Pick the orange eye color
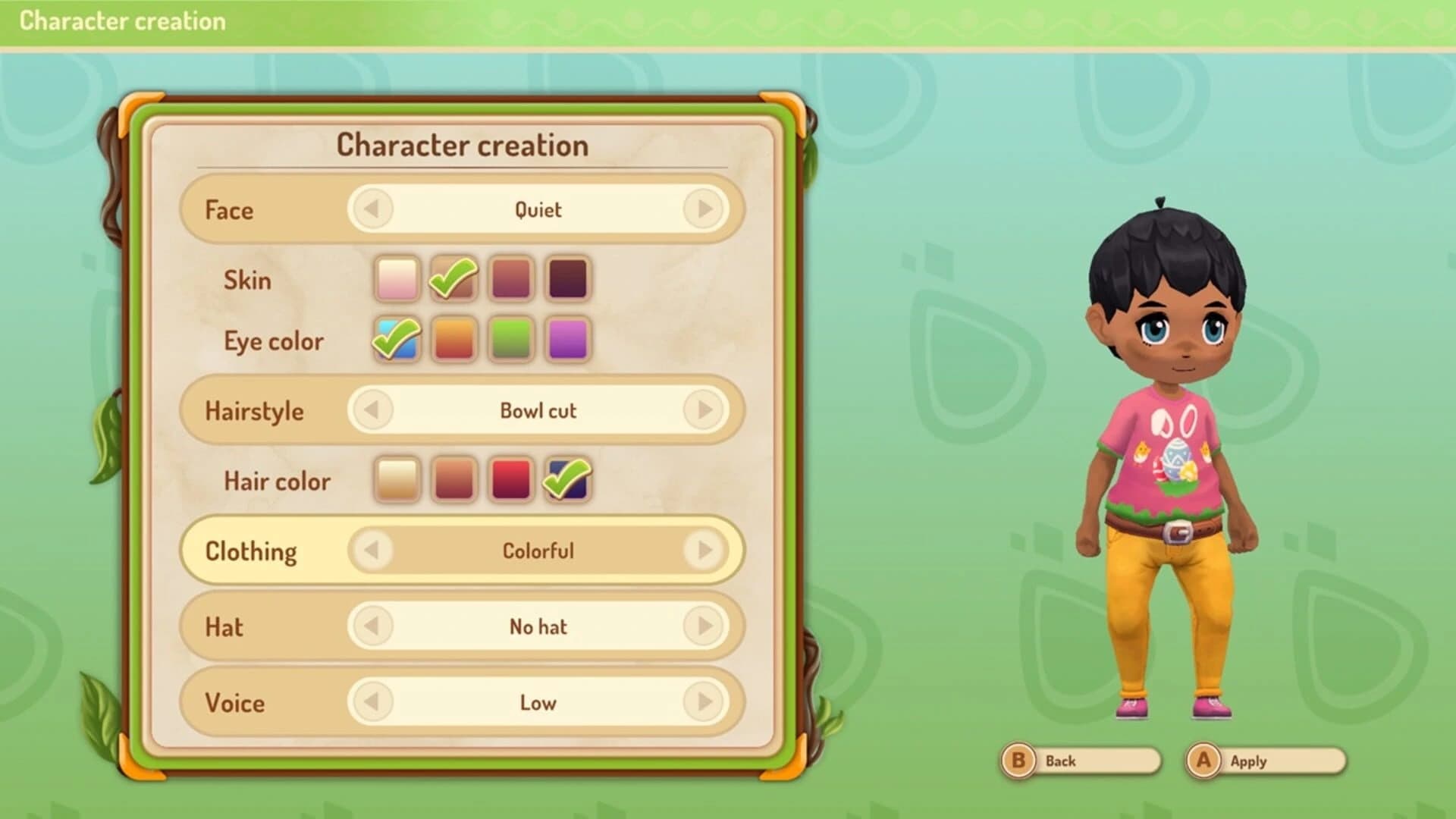Screen dimensions: 1456x819 453,340
